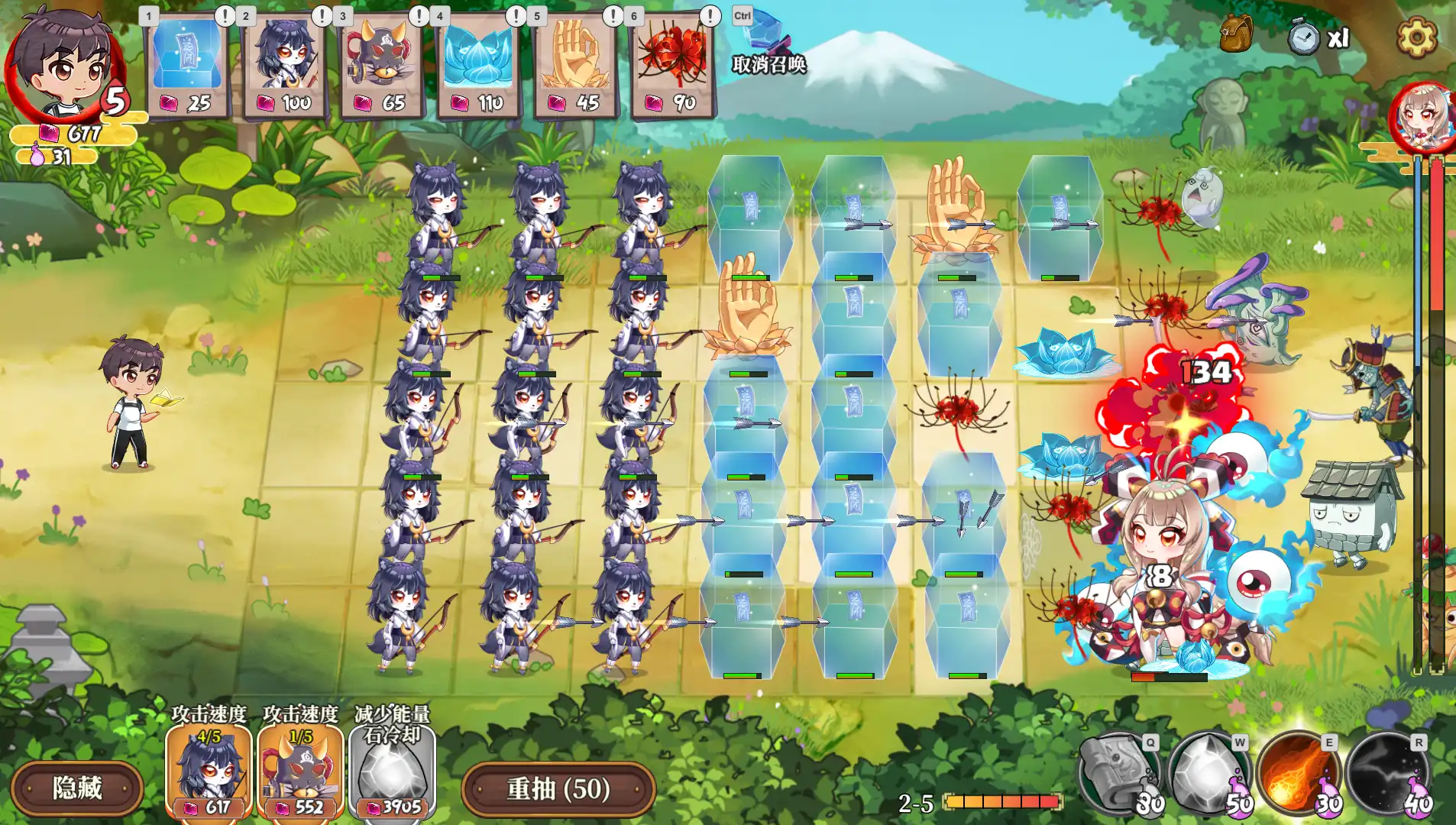Activate the stone fist Q skill
The width and height of the screenshot is (1456, 825).
[1119, 773]
